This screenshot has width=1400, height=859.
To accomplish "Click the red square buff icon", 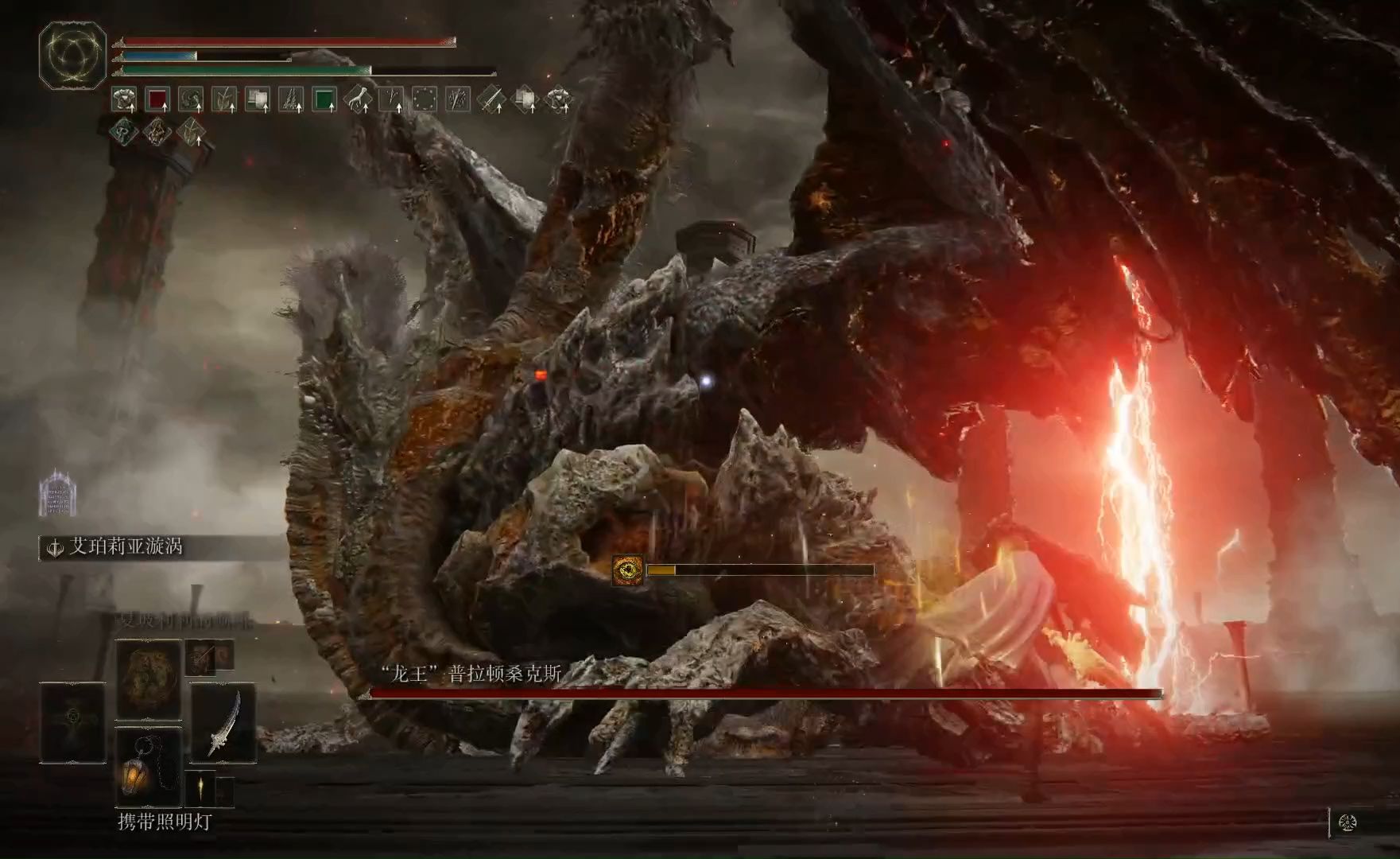I will coord(157,99).
